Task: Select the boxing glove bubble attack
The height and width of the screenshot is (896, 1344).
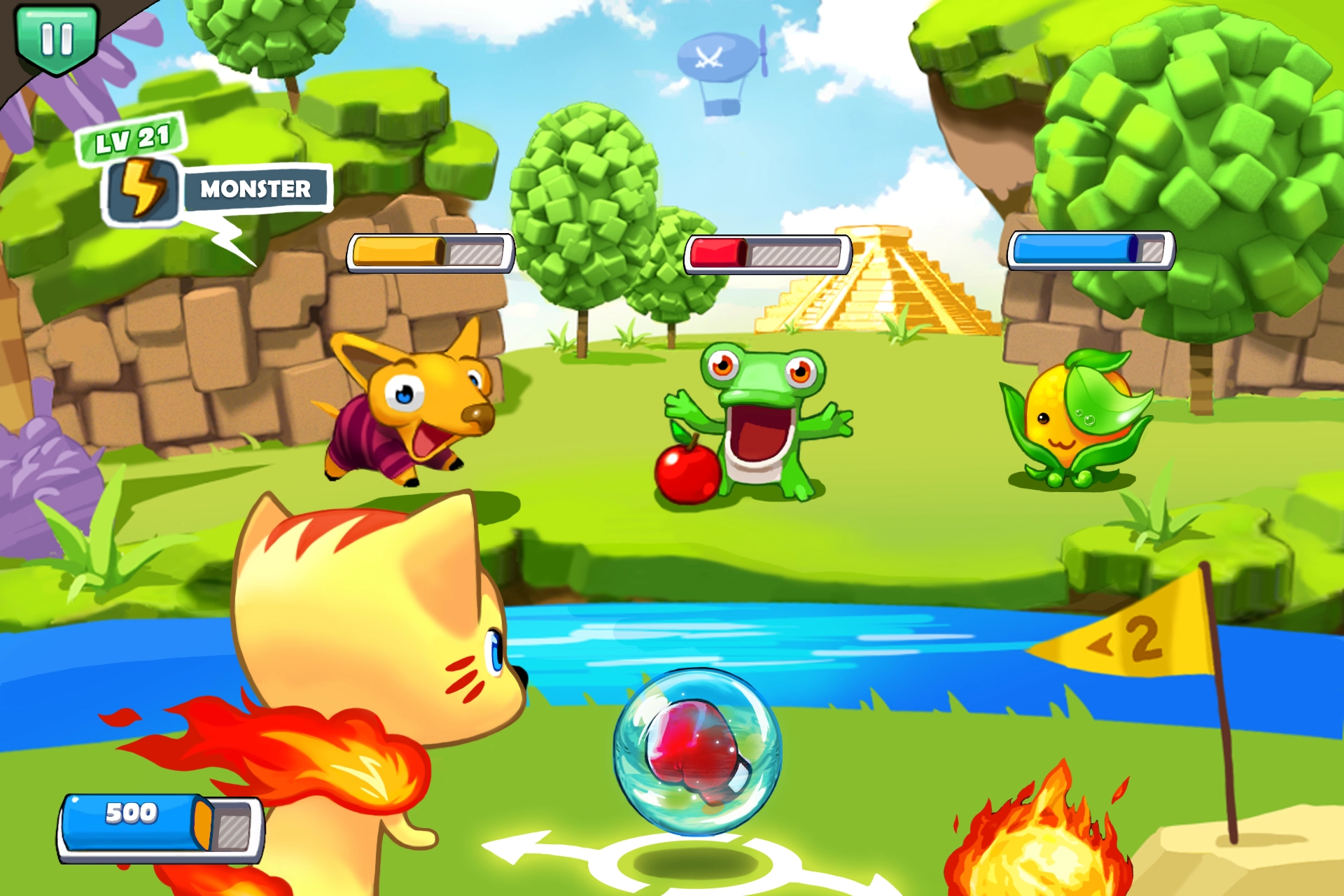Action: pos(697,752)
